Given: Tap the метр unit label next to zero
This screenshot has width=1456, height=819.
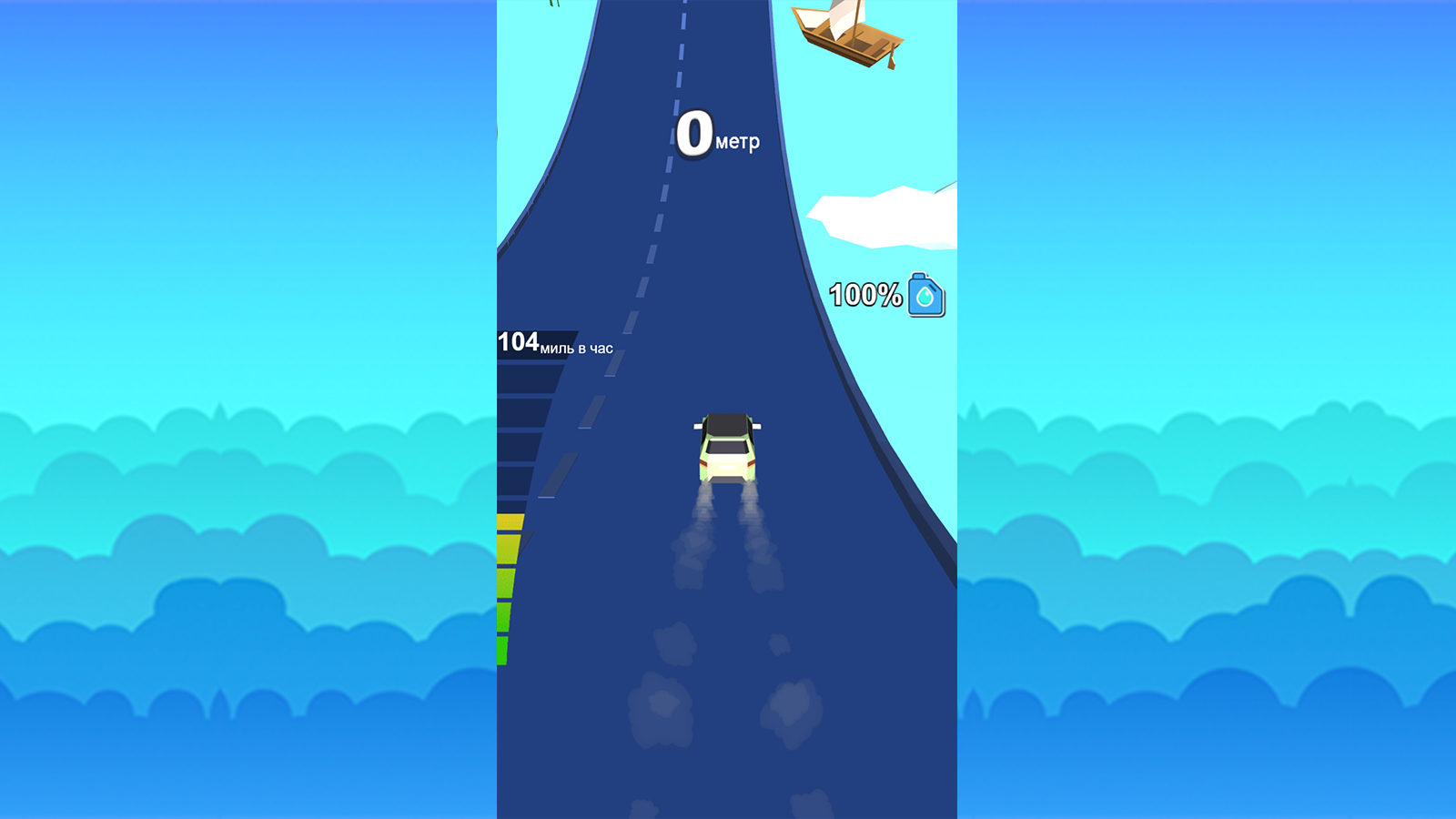Looking at the screenshot, I should click(x=739, y=142).
